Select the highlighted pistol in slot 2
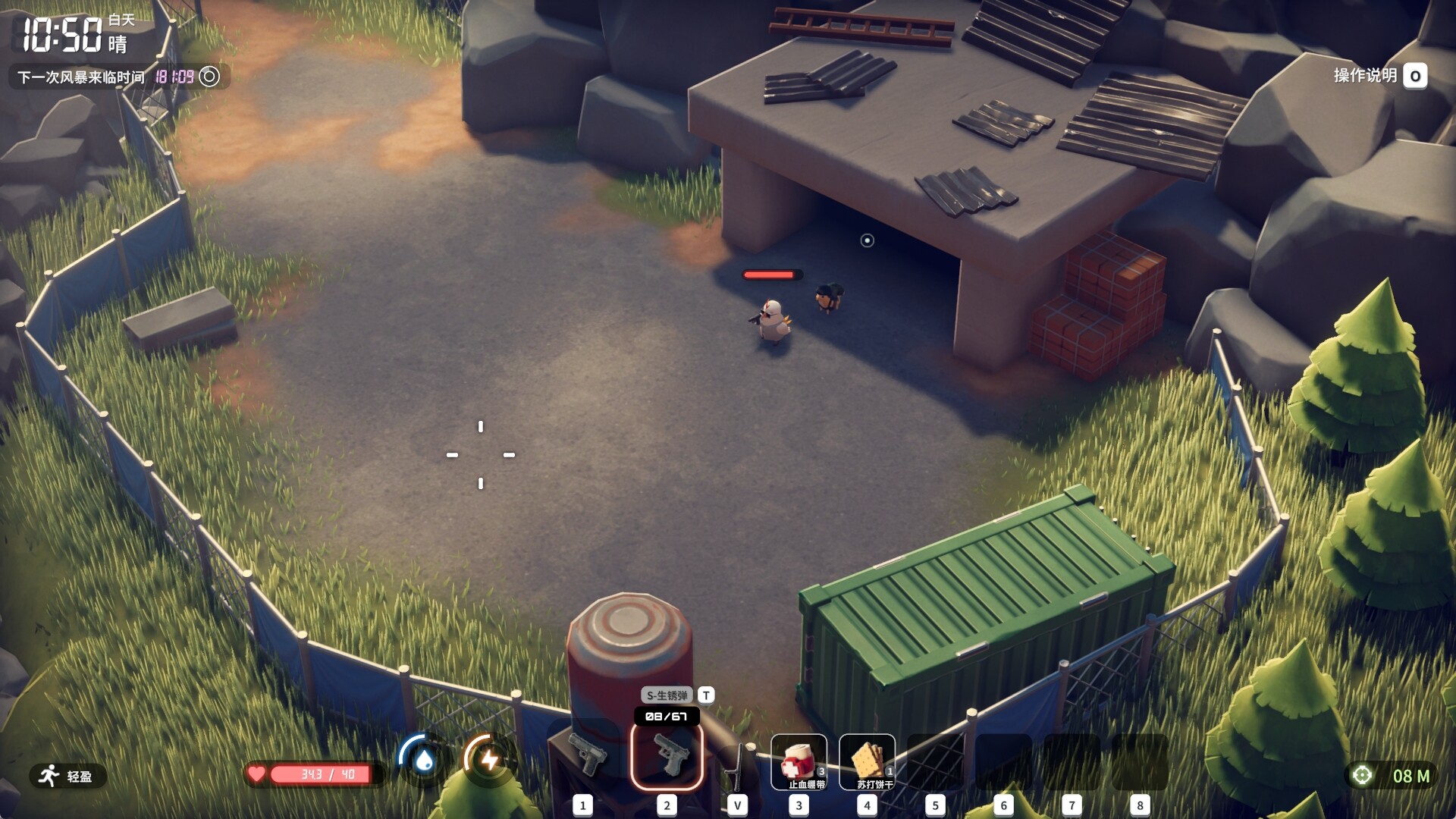The width and height of the screenshot is (1456, 819). coord(667,756)
